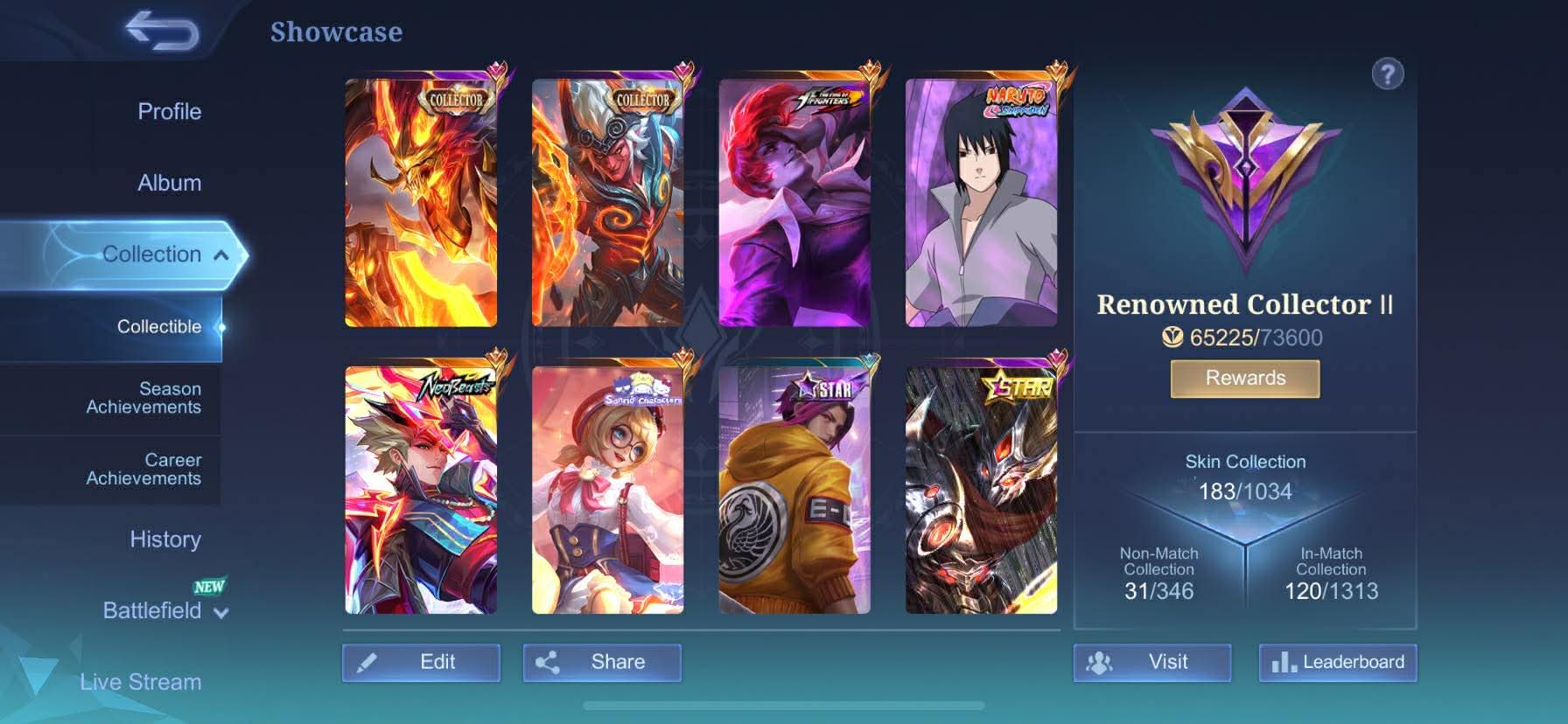
Task: Click the Visit button
Action: point(1151,663)
